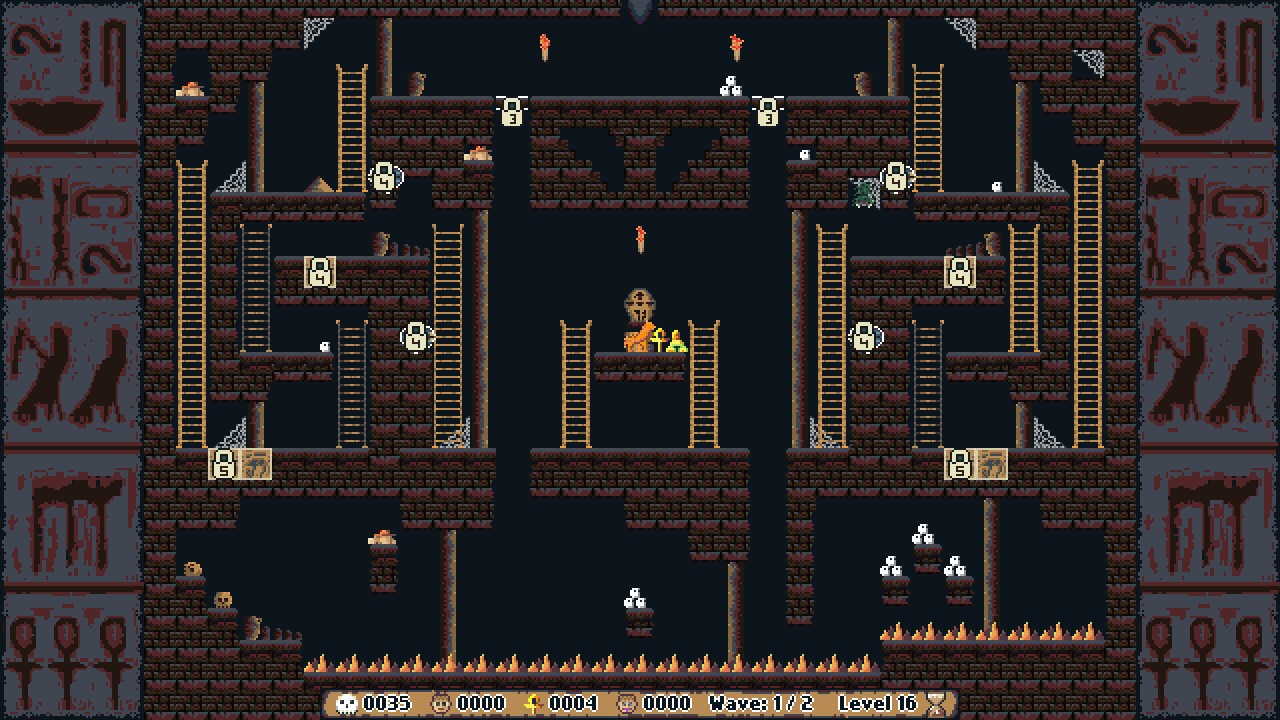The image size is (1280, 720).
Task: Click the floating tribal mask above the monk
Action: [x=639, y=302]
